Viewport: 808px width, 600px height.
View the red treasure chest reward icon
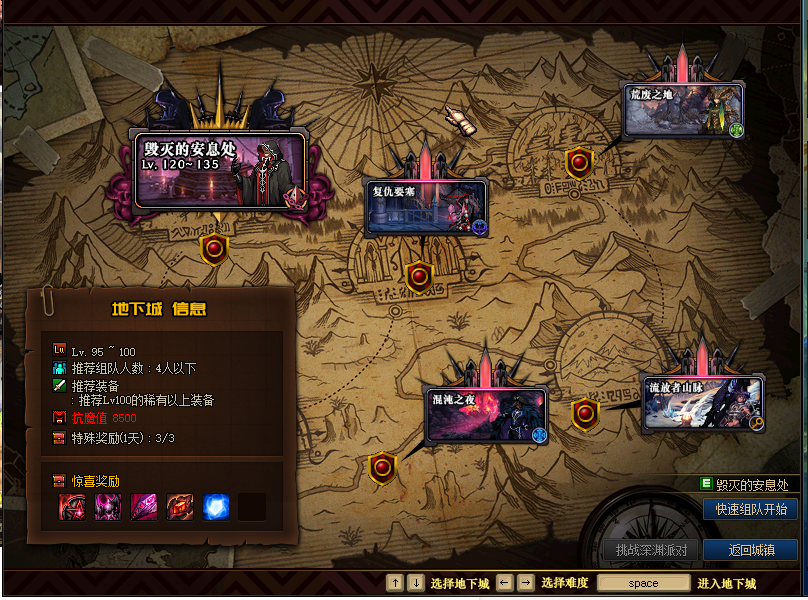(x=180, y=507)
